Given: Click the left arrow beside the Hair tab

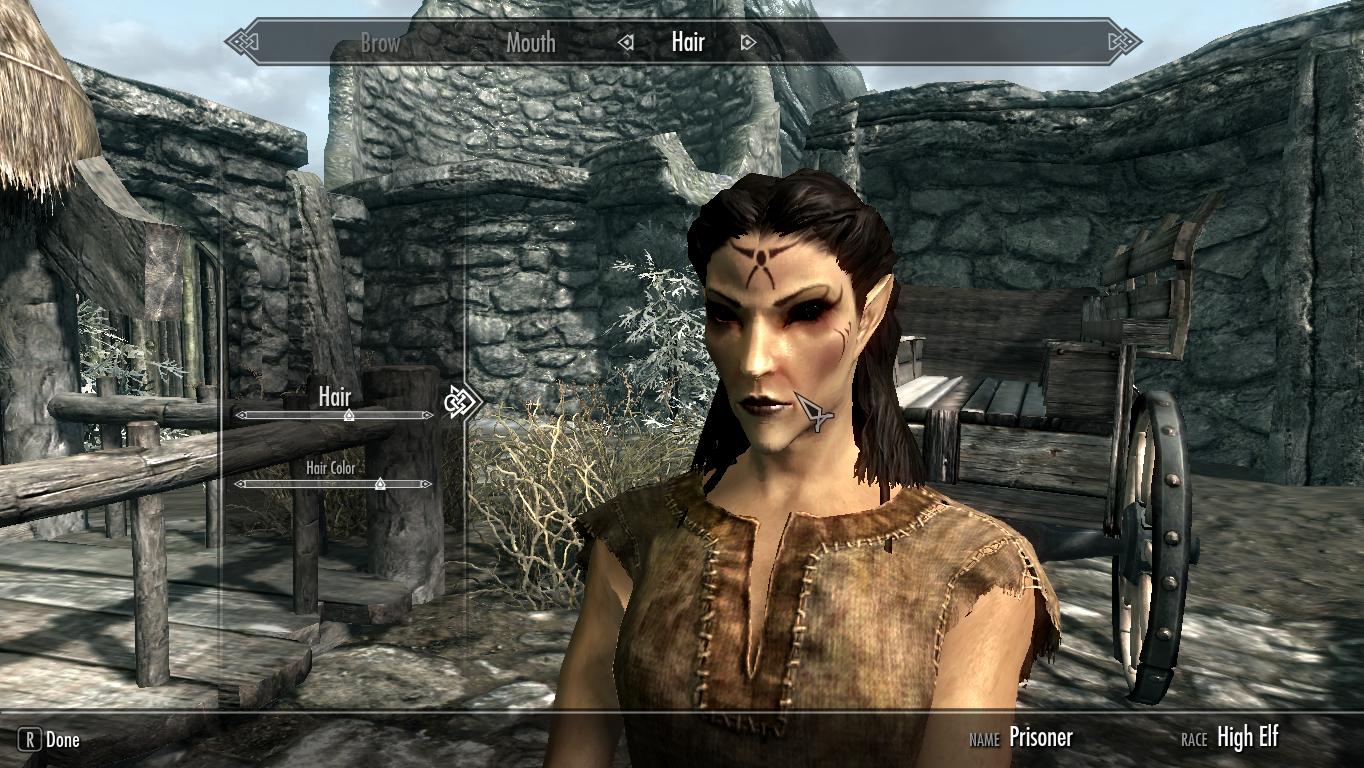Looking at the screenshot, I should pyautogui.click(x=627, y=43).
